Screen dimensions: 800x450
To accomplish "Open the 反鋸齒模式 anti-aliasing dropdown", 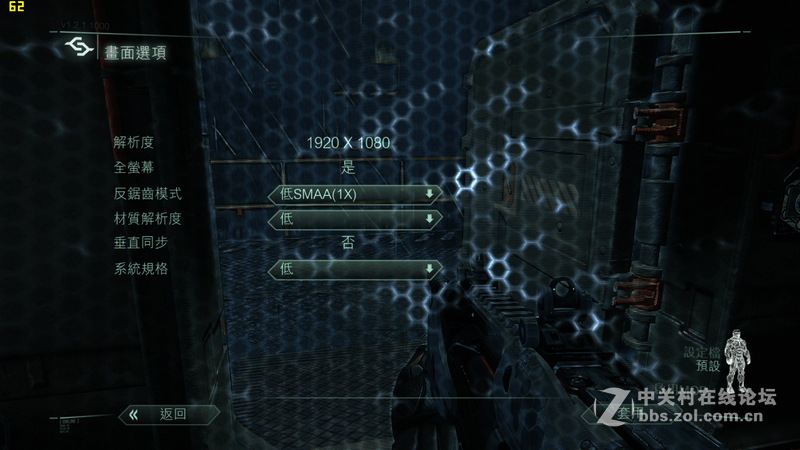I will [355, 194].
